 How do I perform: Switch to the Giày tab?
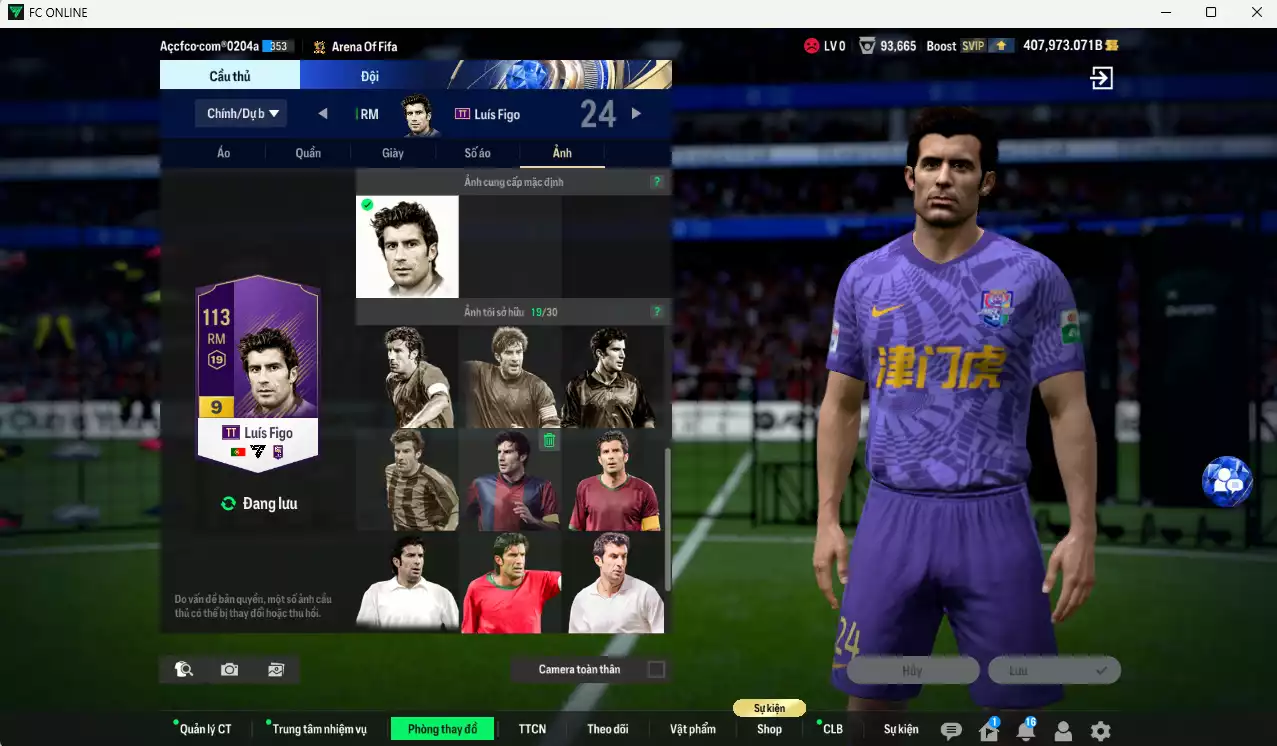(393, 153)
